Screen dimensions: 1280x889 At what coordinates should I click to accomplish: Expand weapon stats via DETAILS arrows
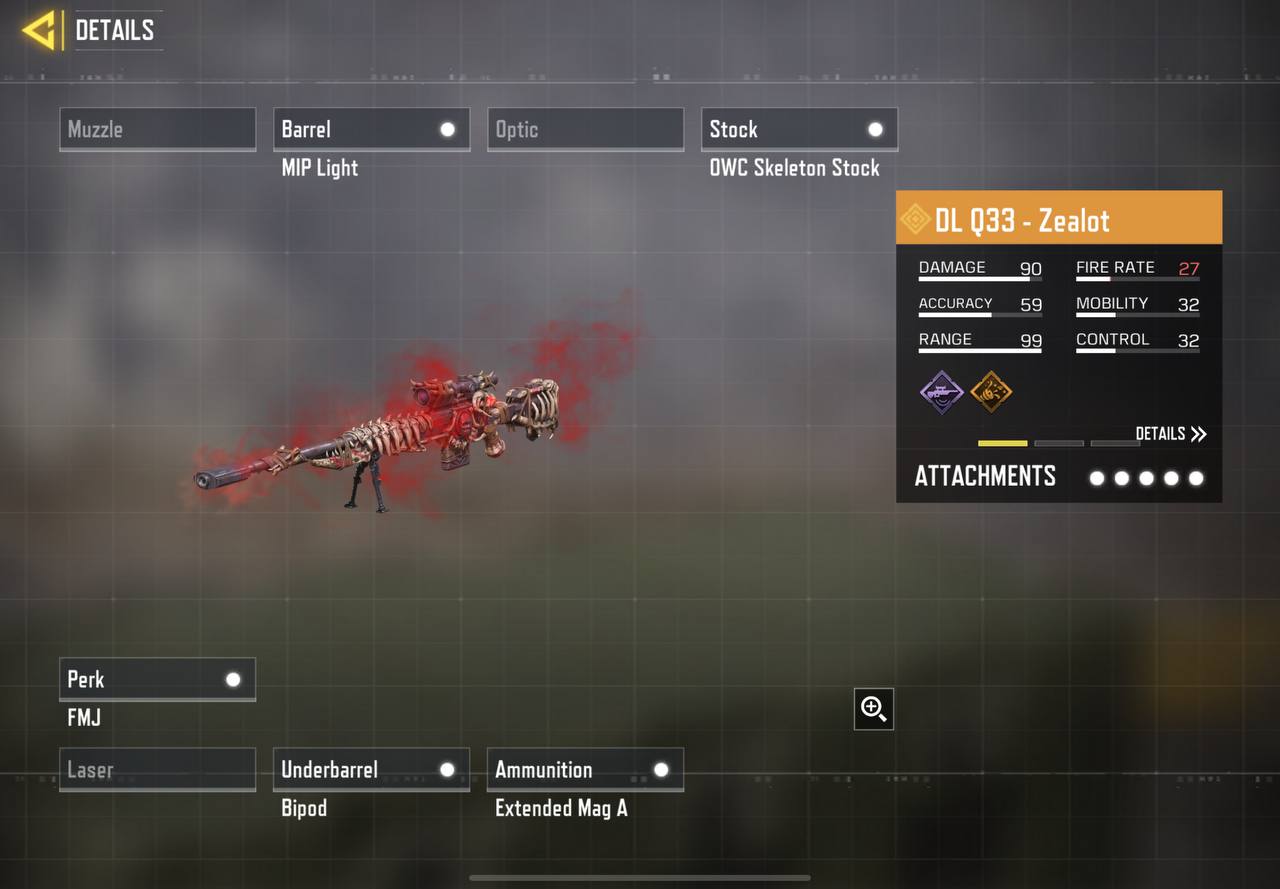coord(1171,434)
